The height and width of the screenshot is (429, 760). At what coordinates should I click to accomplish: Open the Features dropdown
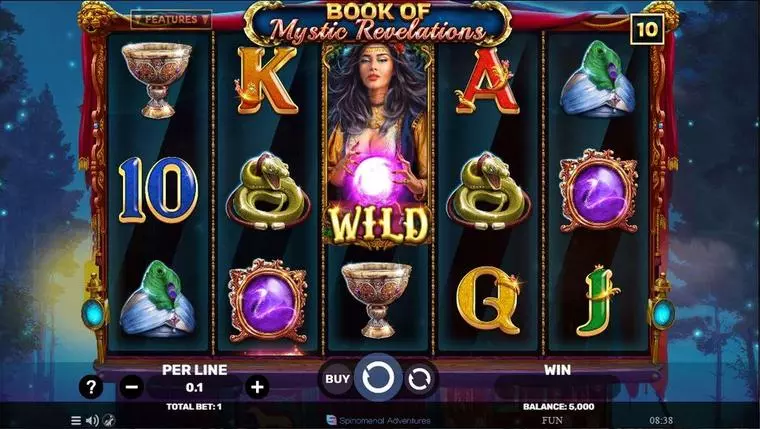[x=171, y=19]
